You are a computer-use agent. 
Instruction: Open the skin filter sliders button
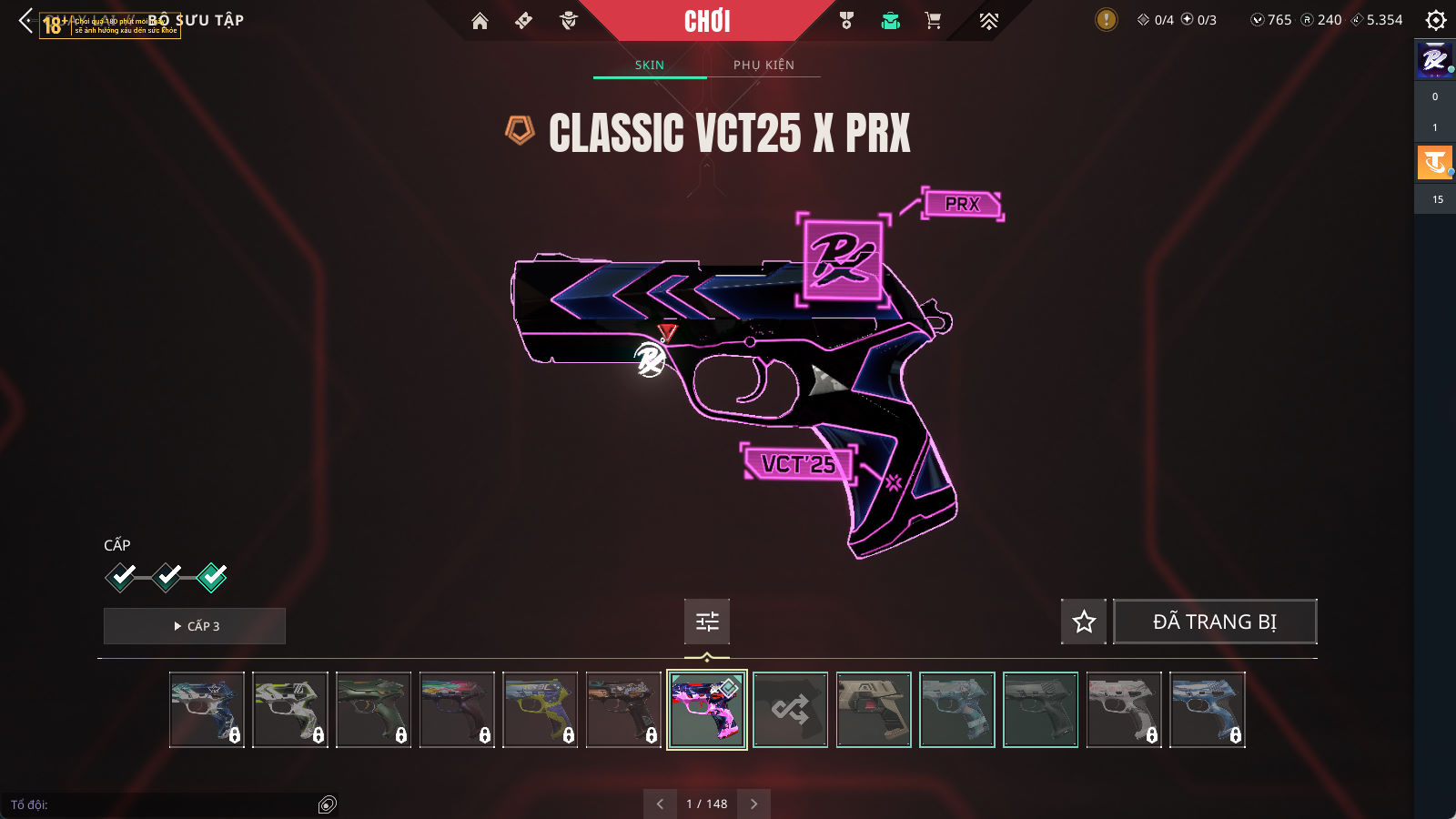click(707, 622)
